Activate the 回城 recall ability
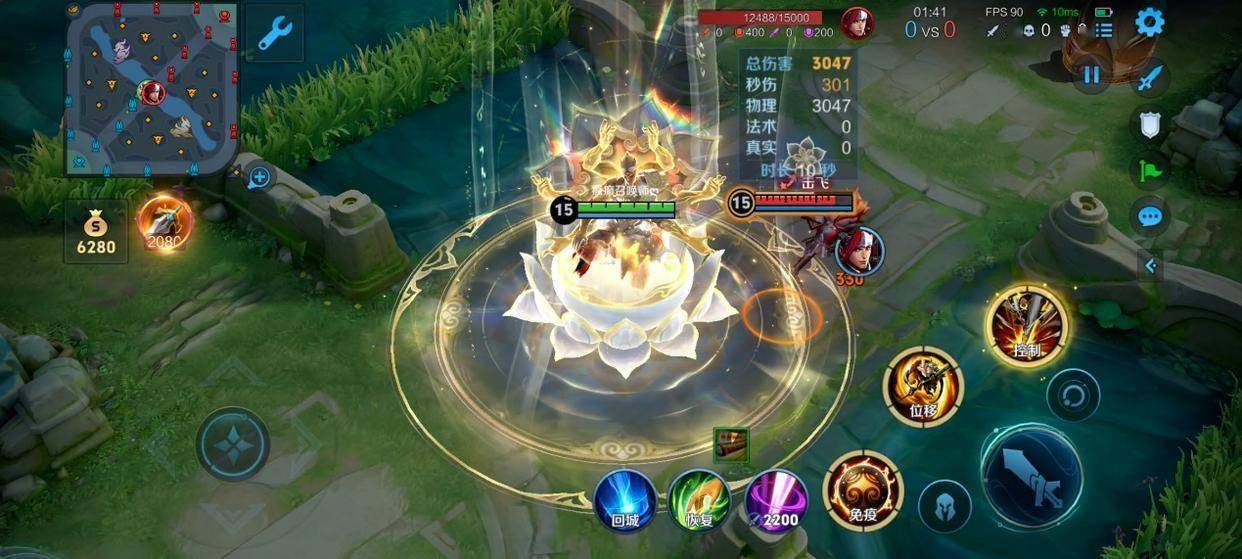This screenshot has height=559, width=1242. pyautogui.click(x=625, y=499)
